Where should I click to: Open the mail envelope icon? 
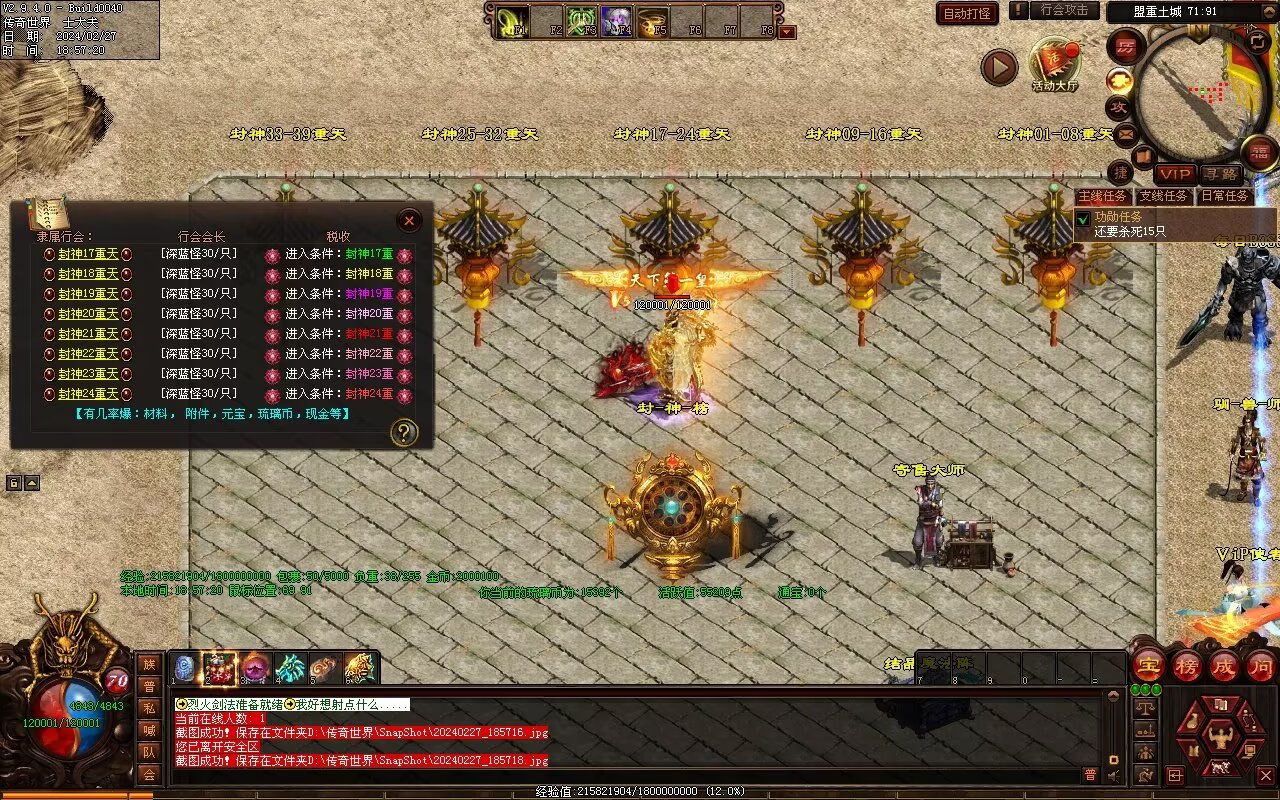pyautogui.click(x=1126, y=133)
